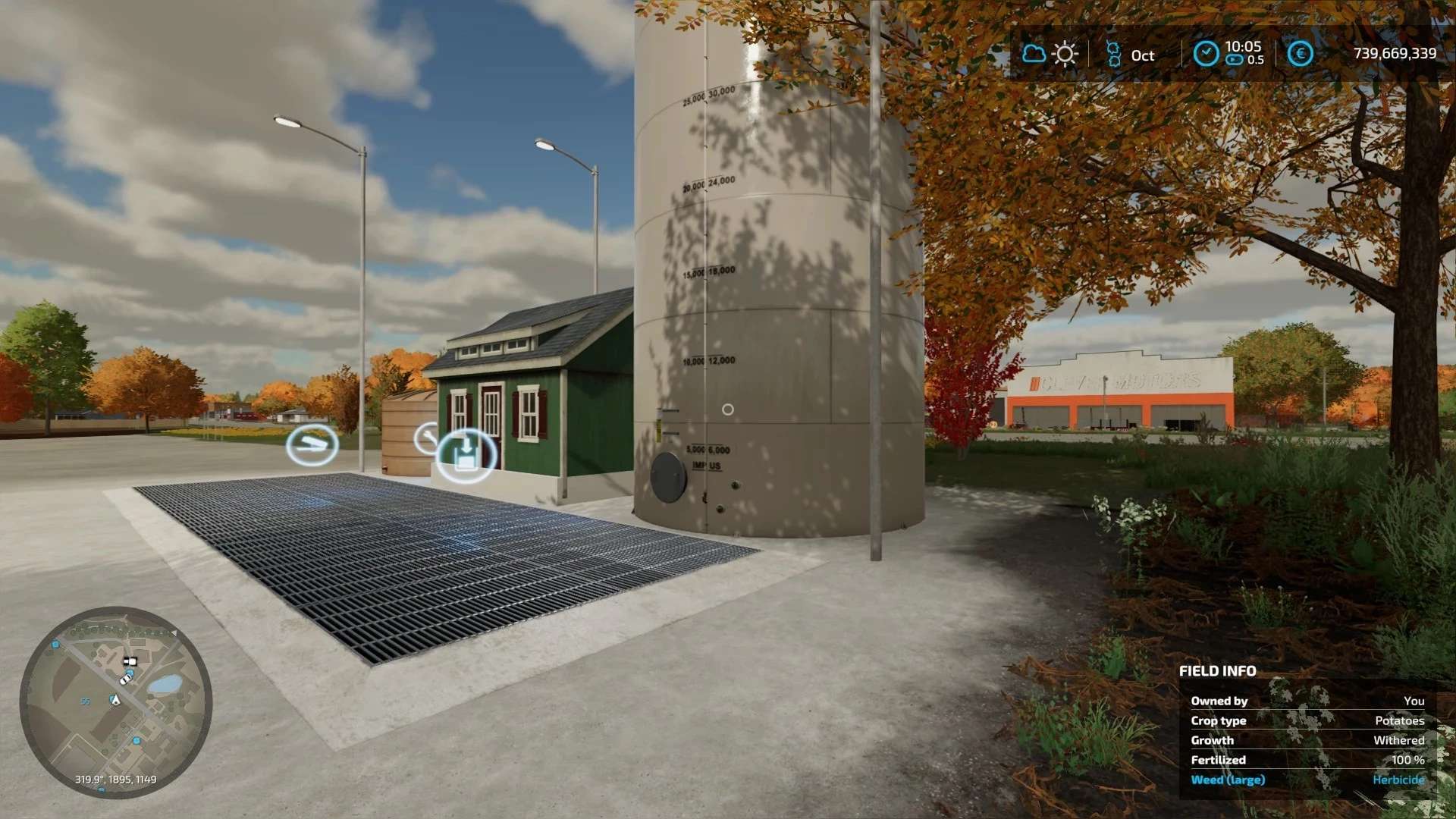Select the season icon beside Oct
This screenshot has height=819, width=1456.
1112,55
